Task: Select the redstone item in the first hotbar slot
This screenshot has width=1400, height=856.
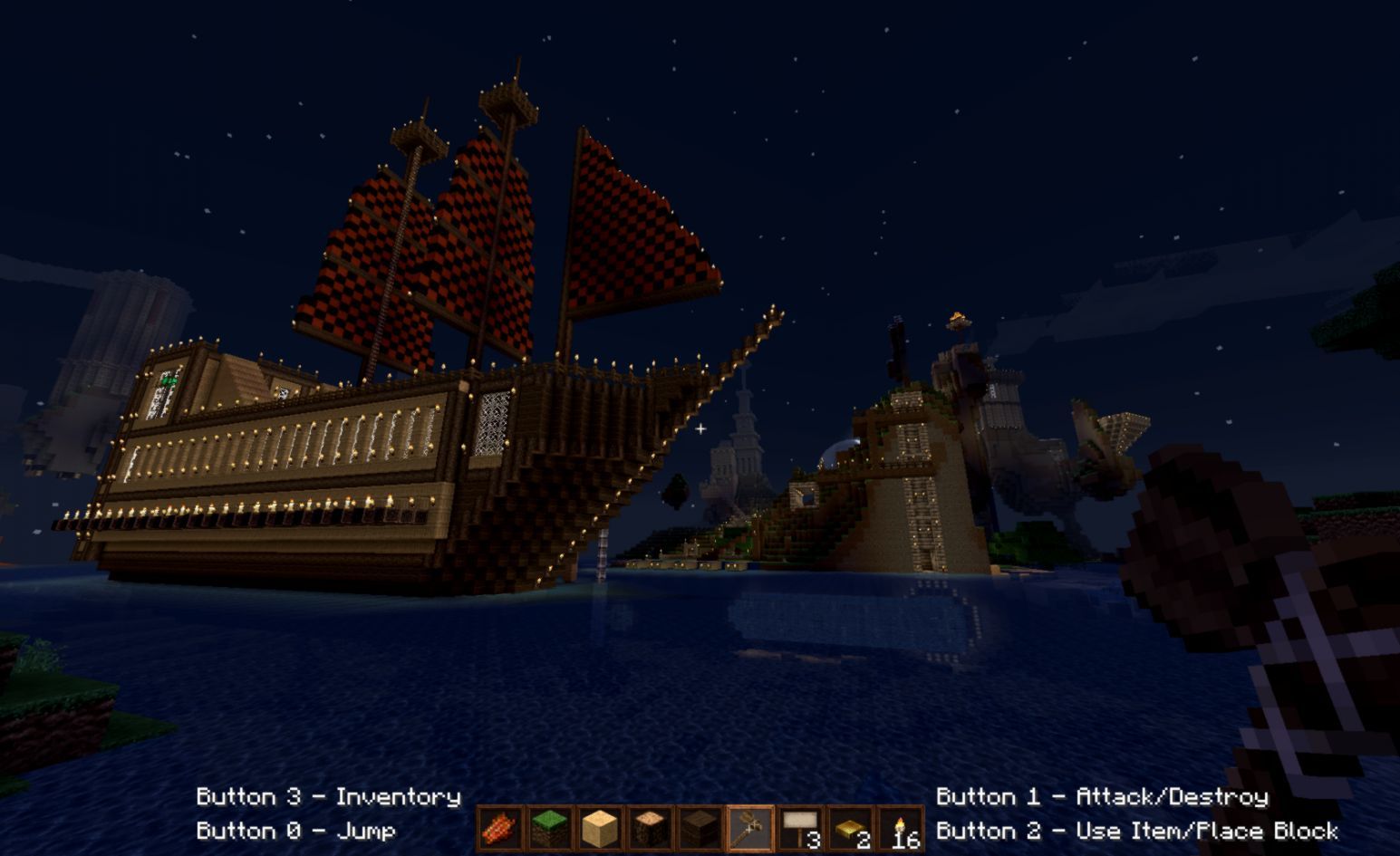Action: click(499, 827)
